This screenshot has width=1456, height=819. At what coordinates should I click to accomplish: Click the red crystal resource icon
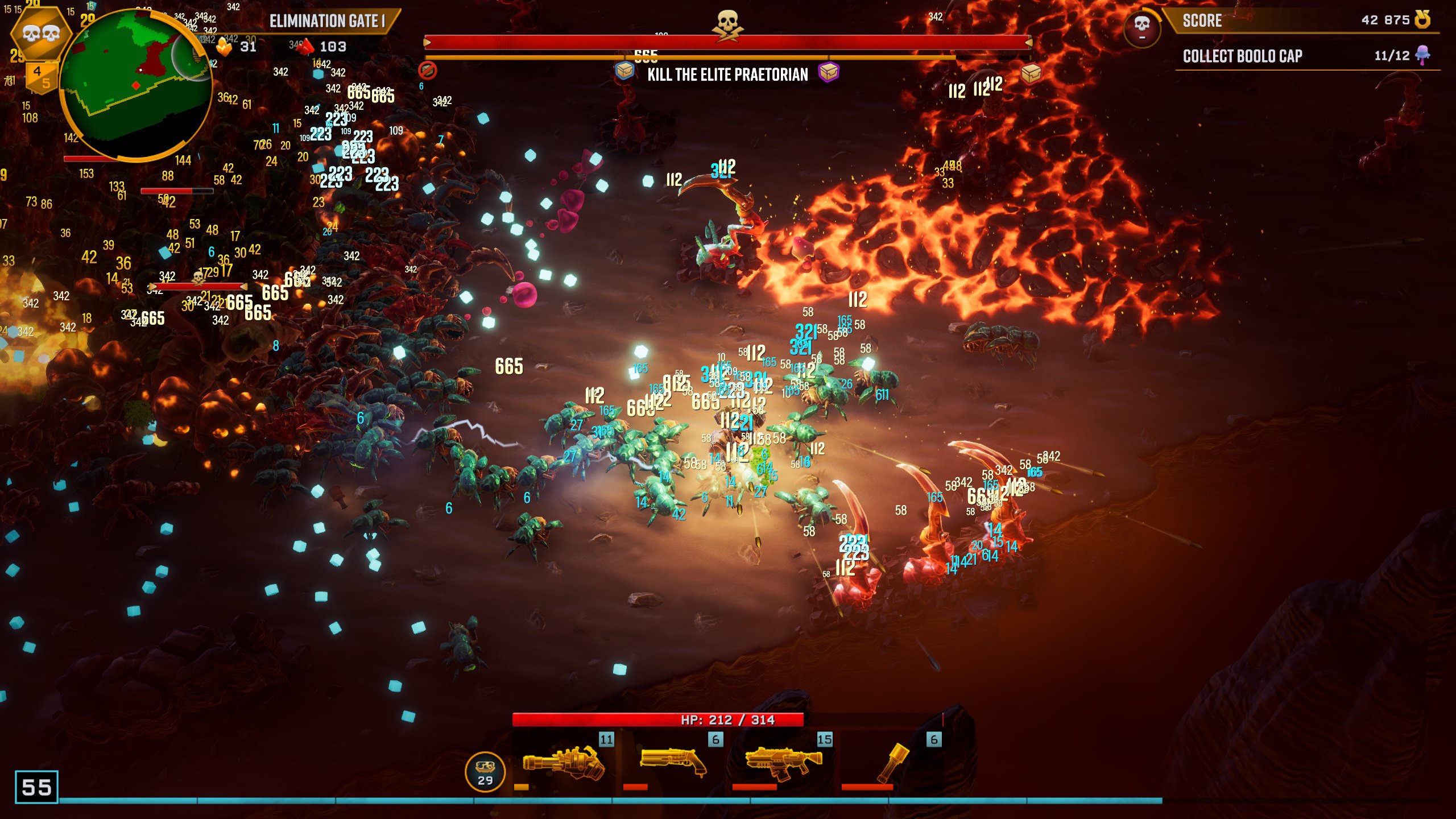(306, 47)
